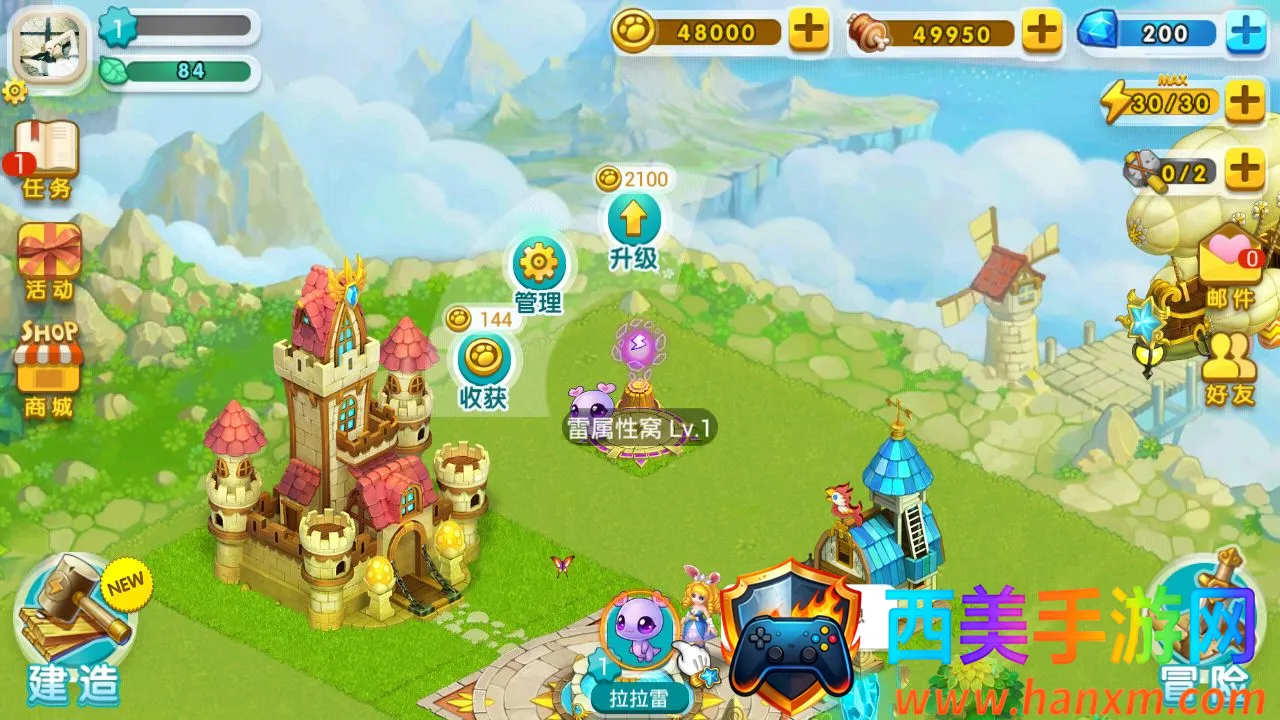Enter the 商城 shop
1280x720 pixels.
coord(48,370)
